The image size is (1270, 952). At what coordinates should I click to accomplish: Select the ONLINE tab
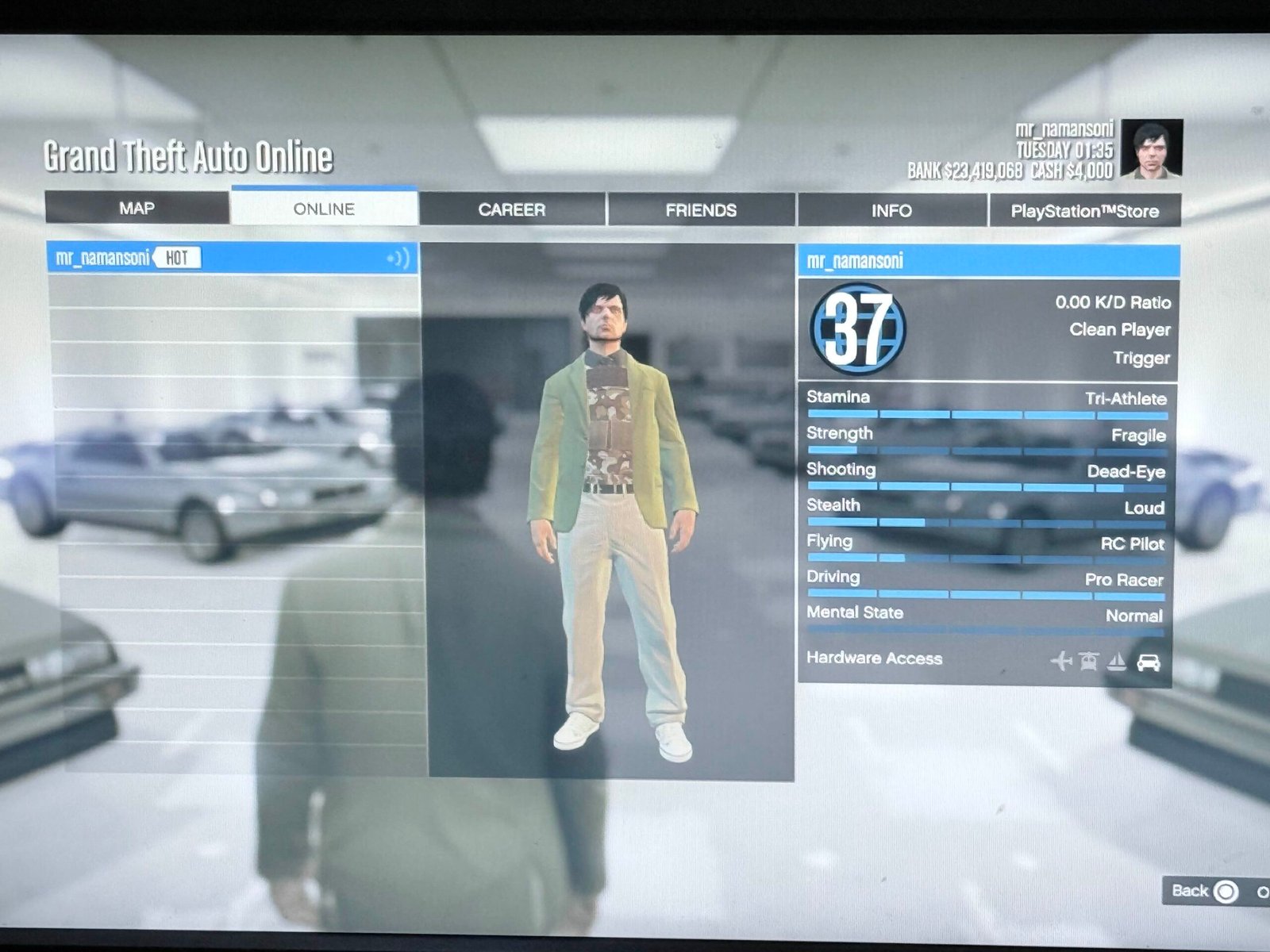(x=324, y=209)
